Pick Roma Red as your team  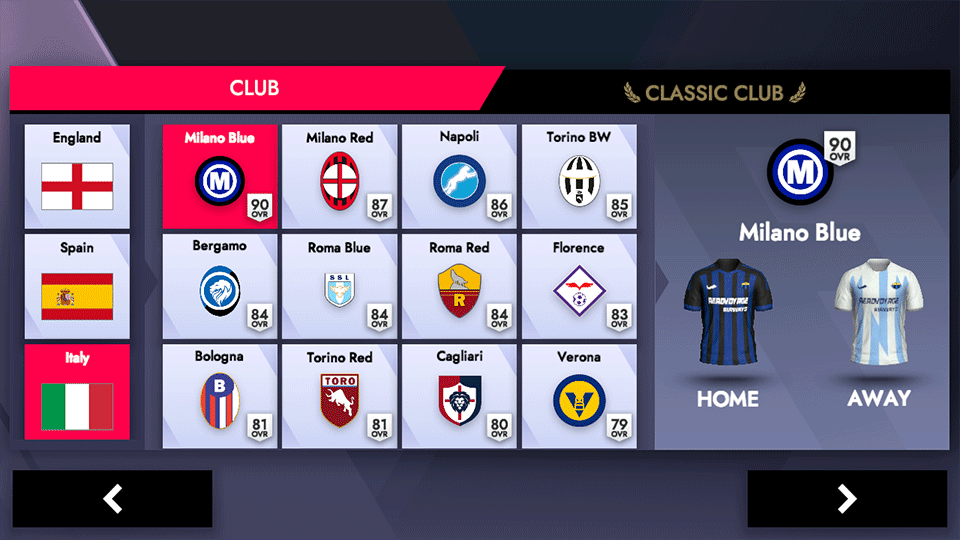(459, 286)
